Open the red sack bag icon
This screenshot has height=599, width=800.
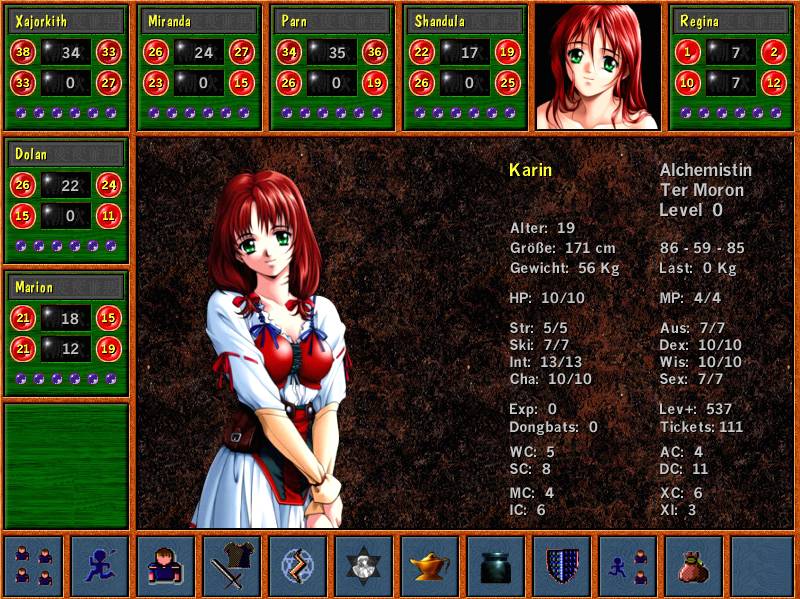[694, 565]
